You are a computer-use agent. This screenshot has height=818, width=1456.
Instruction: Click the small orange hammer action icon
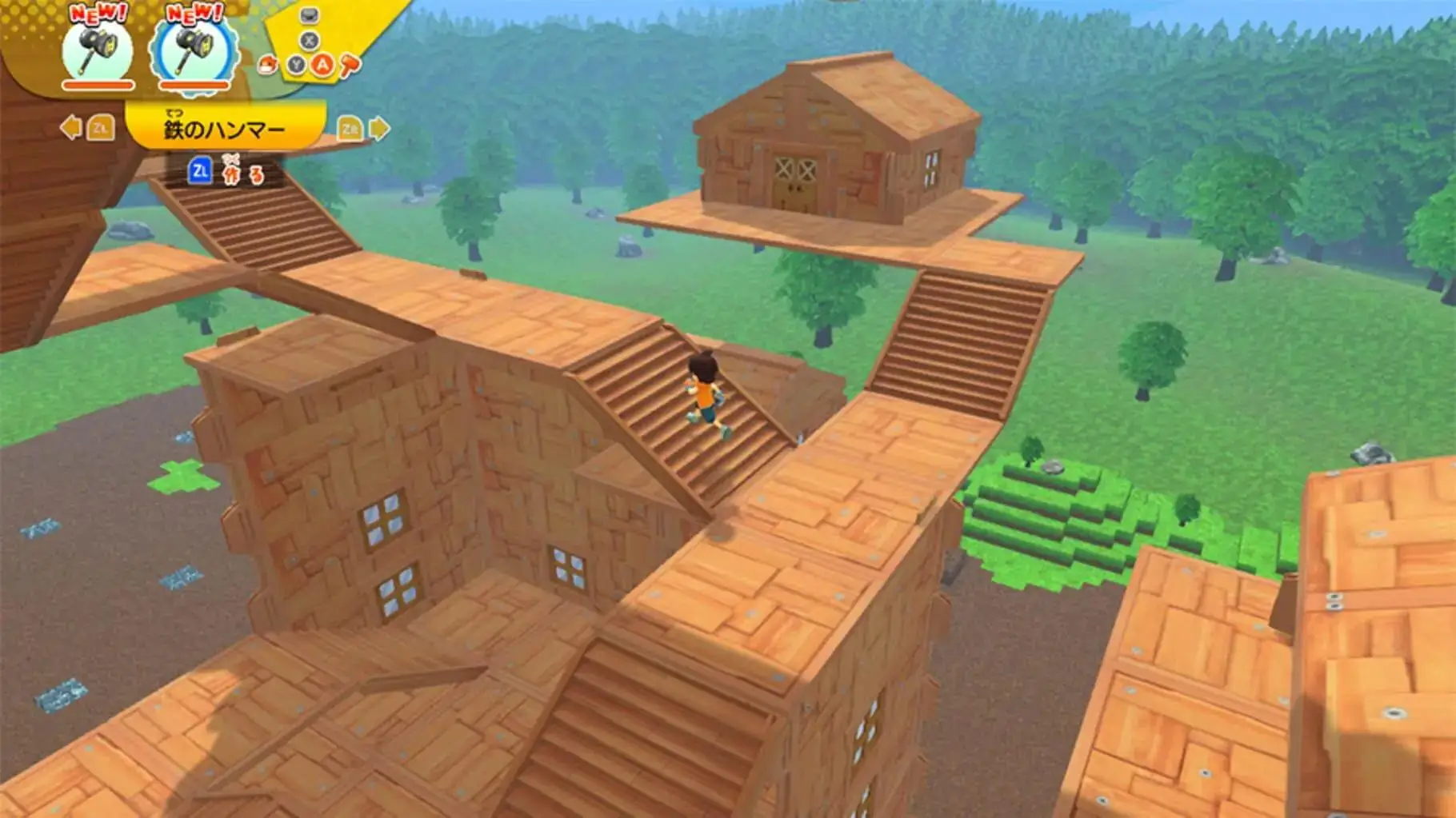pos(350,66)
